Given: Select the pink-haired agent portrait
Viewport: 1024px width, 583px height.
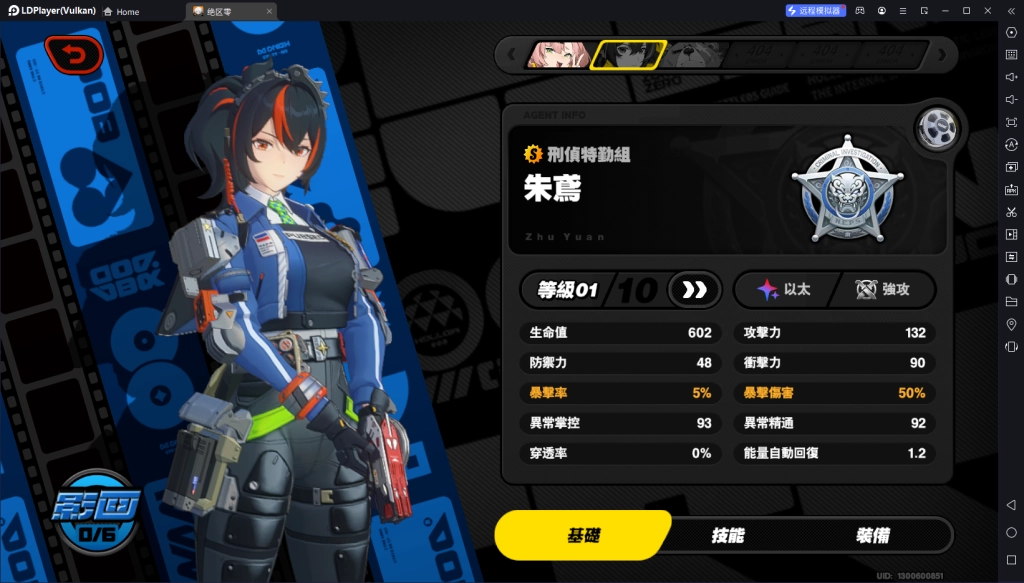Looking at the screenshot, I should [x=558, y=54].
